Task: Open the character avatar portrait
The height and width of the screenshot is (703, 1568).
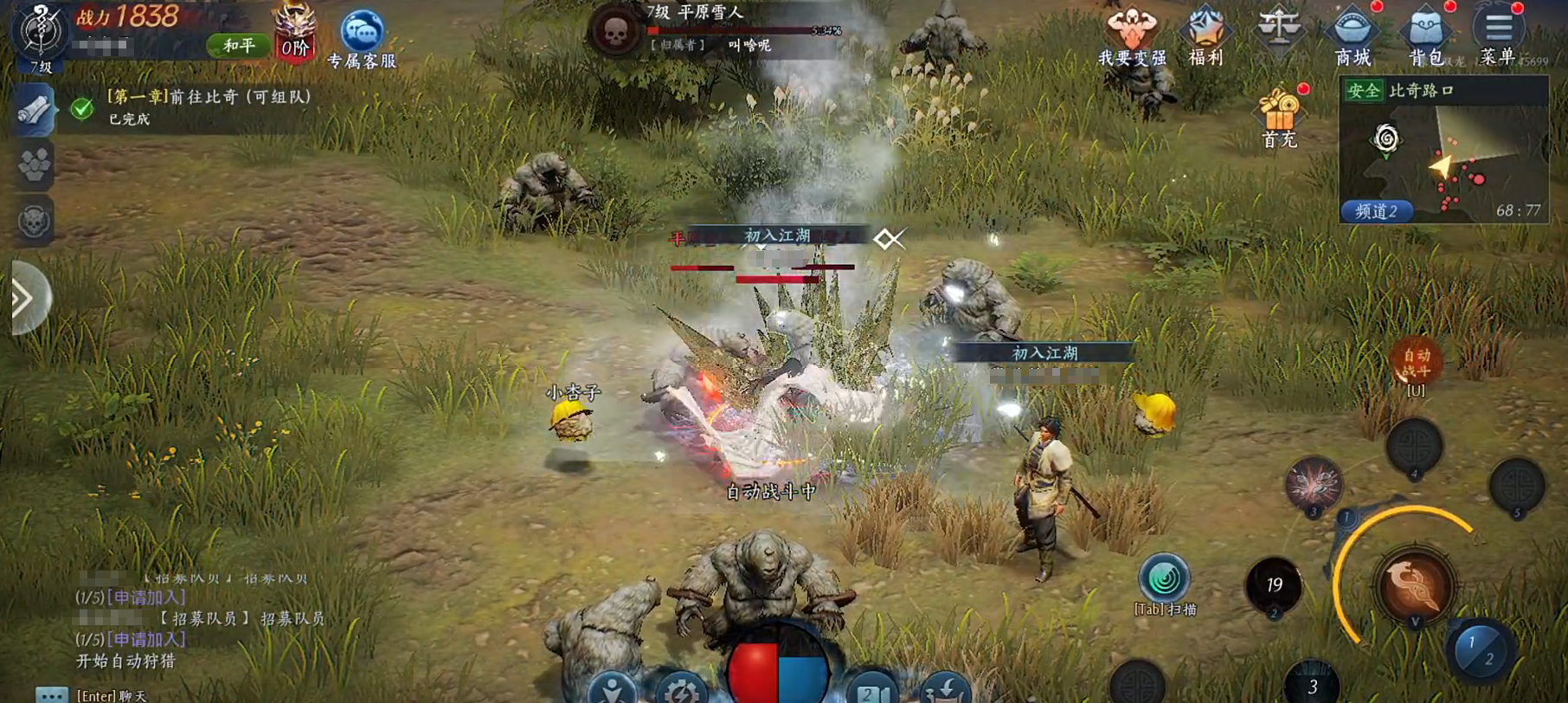Action: click(x=40, y=32)
